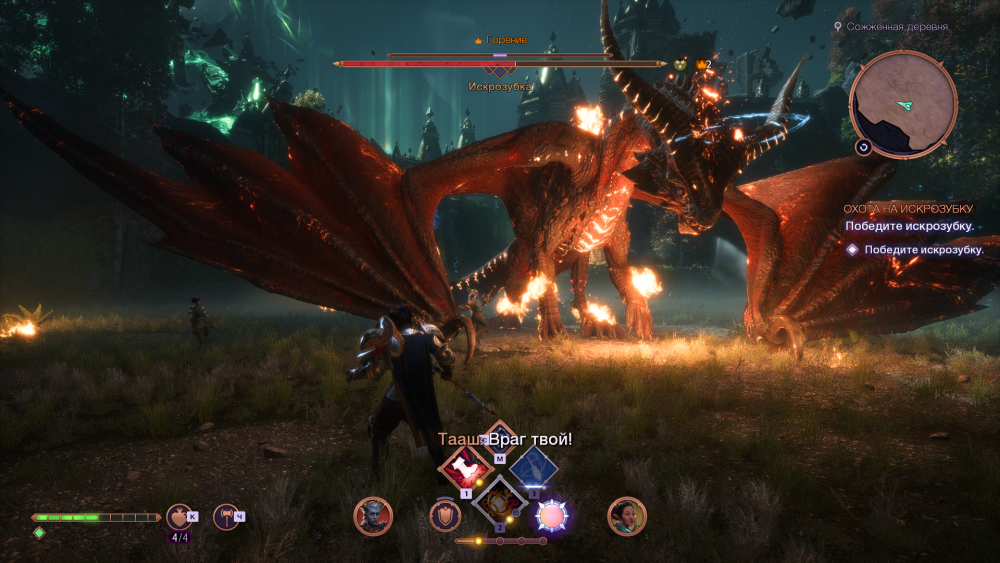Open the circular minimap

tap(903, 104)
